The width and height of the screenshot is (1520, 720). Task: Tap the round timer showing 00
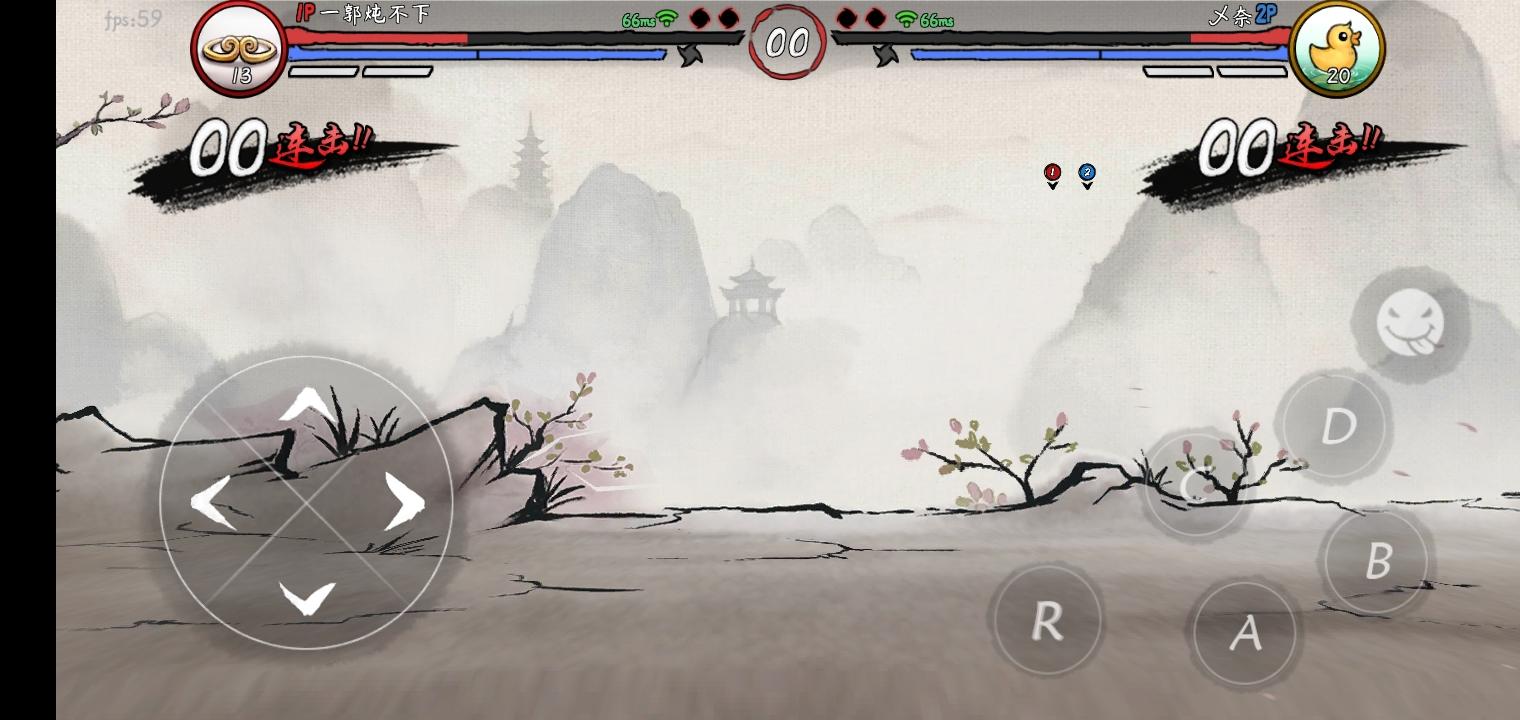[788, 42]
